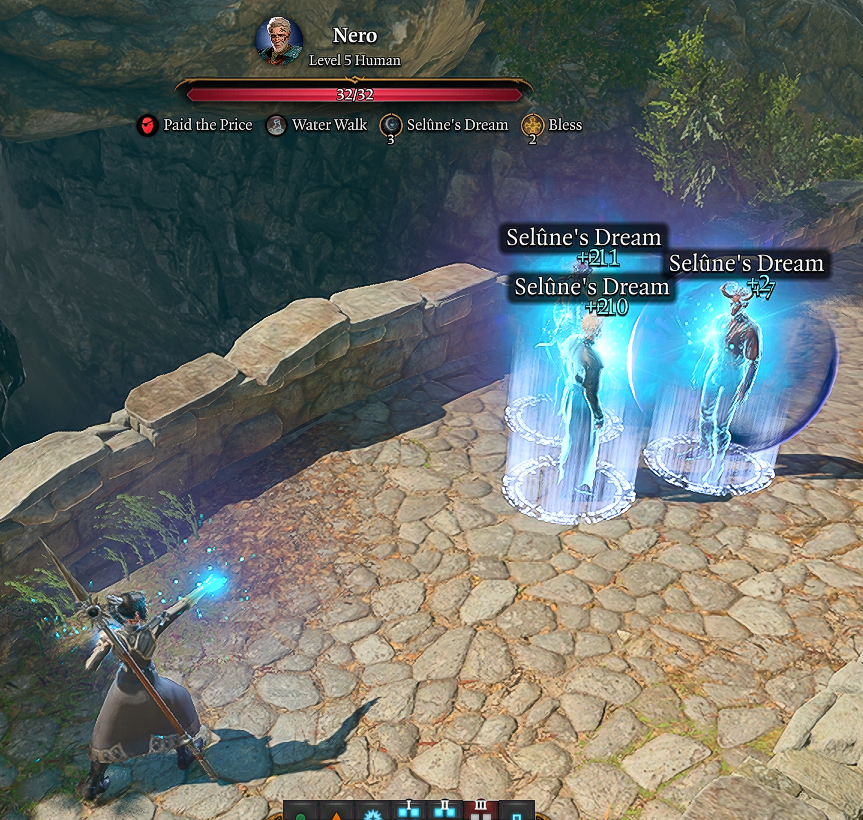This screenshot has width=863, height=820.
Task: Inspect the Bless status icon
Action: point(532,125)
